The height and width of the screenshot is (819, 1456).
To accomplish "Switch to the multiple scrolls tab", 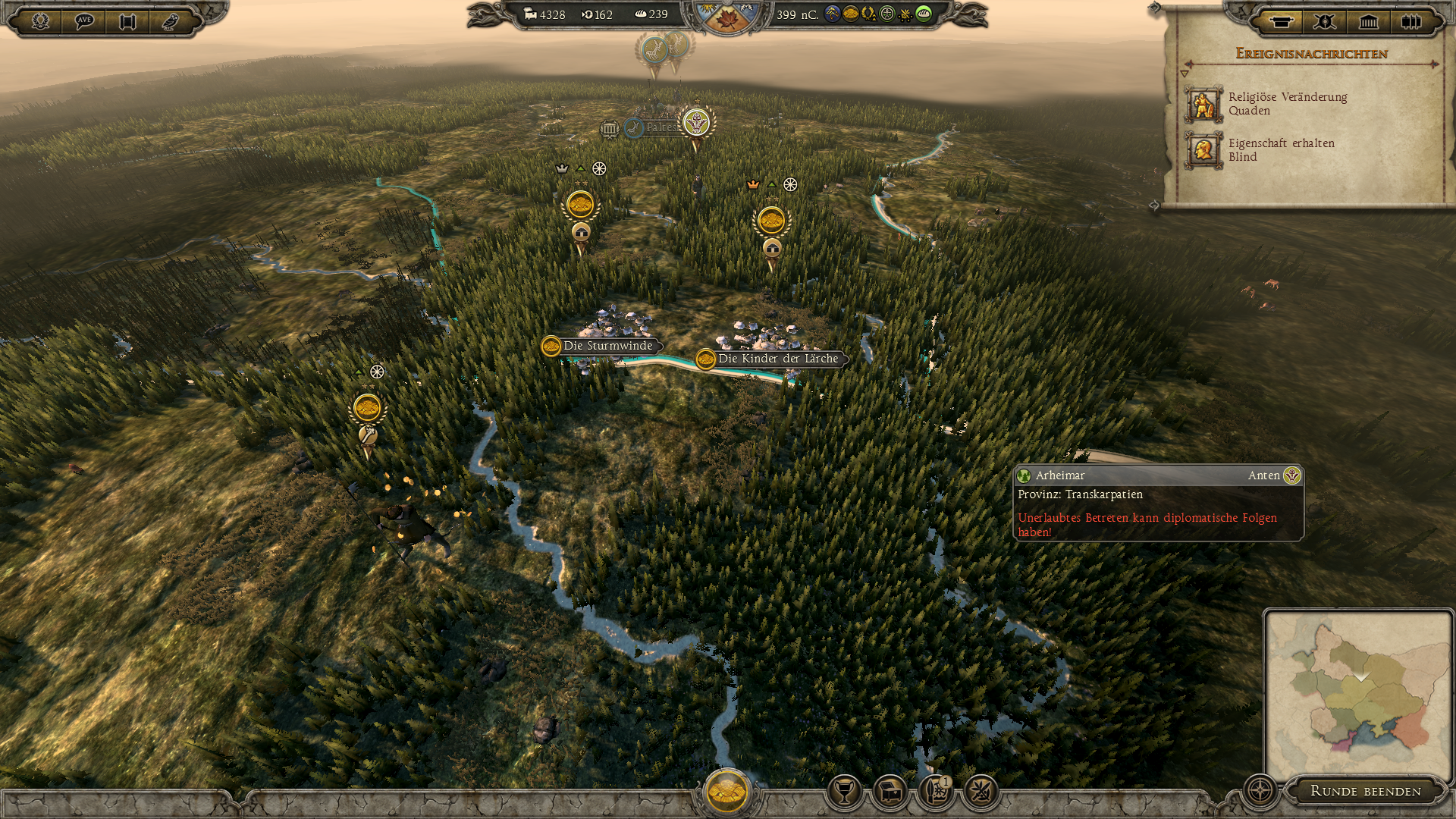I will [x=1411, y=21].
